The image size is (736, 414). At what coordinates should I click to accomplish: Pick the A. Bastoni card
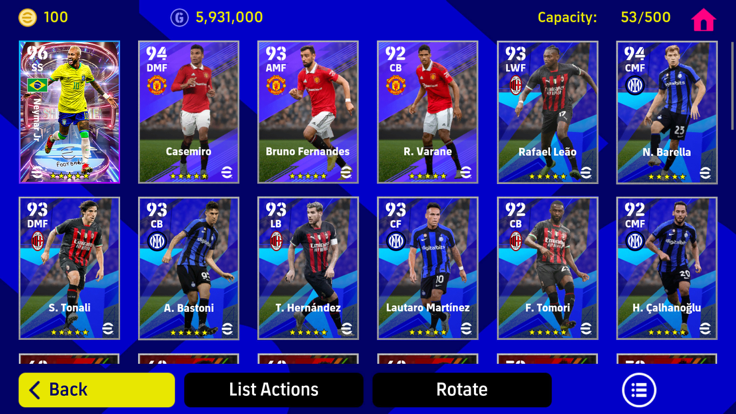[x=188, y=268]
